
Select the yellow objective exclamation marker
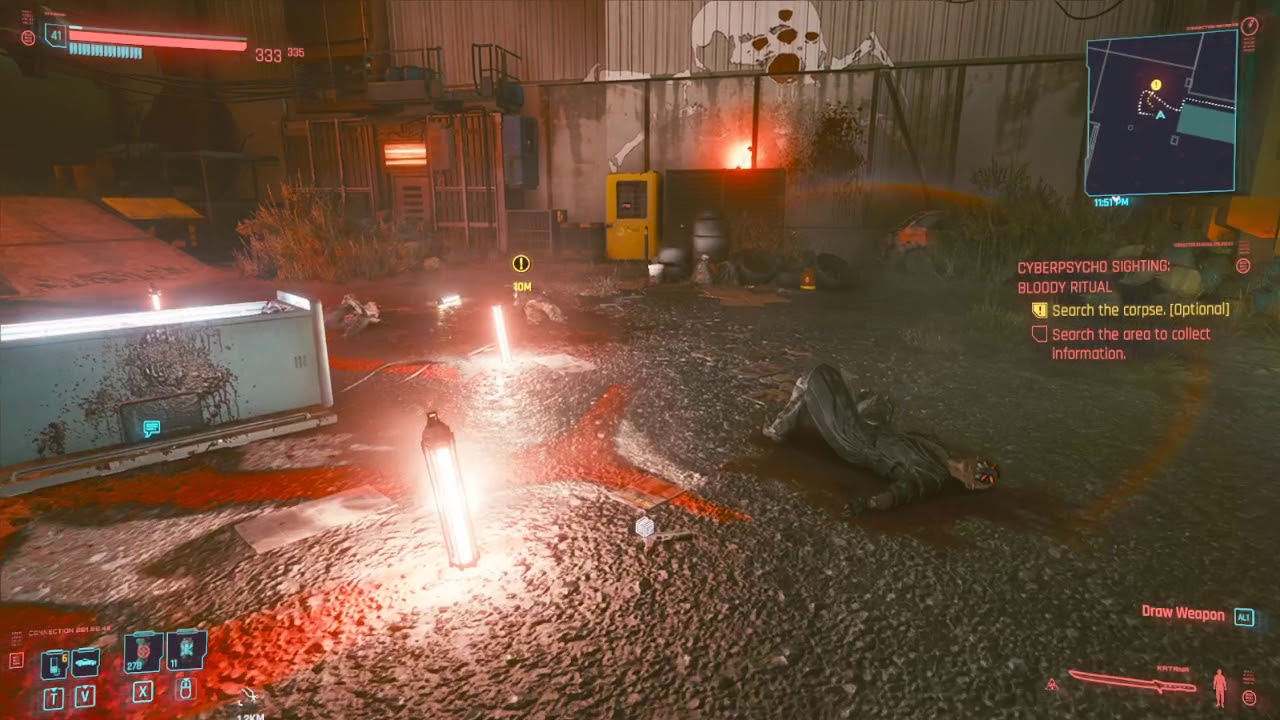[519, 263]
